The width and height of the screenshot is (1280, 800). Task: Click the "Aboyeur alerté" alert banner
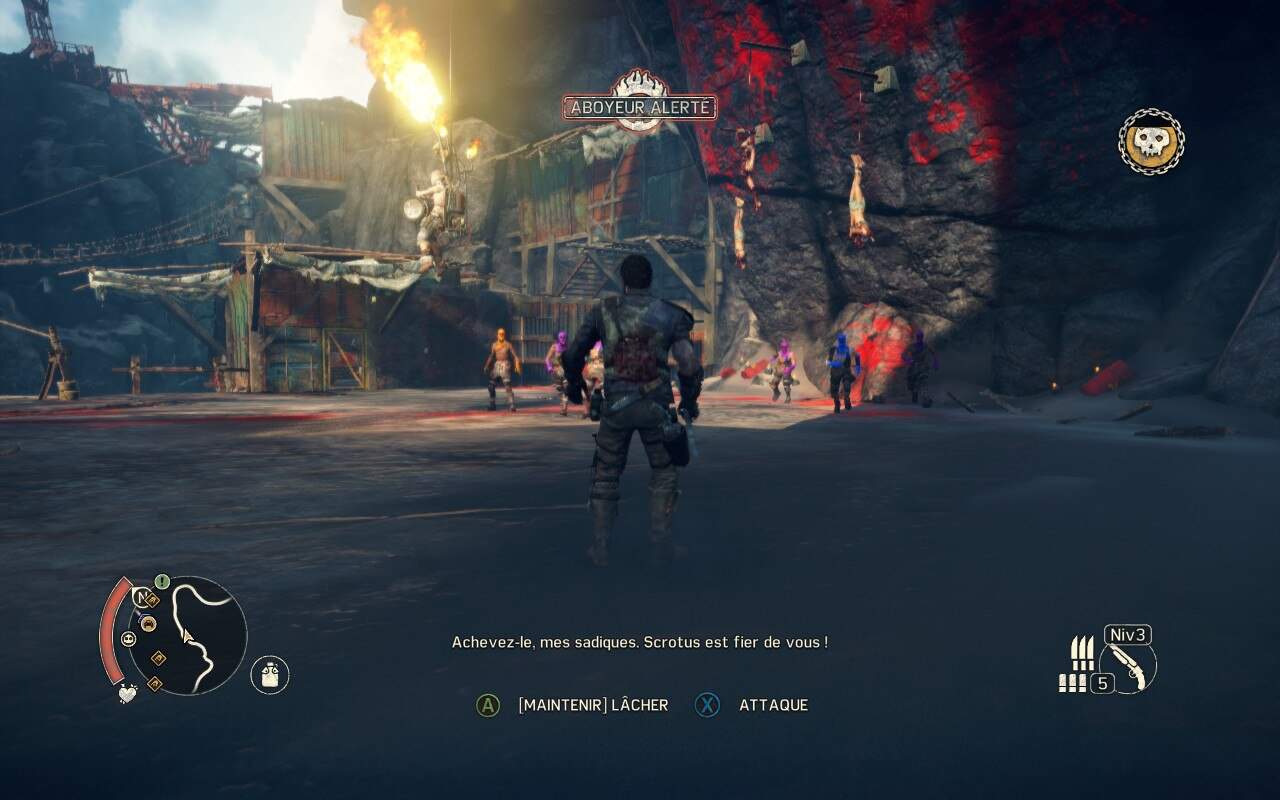click(639, 107)
